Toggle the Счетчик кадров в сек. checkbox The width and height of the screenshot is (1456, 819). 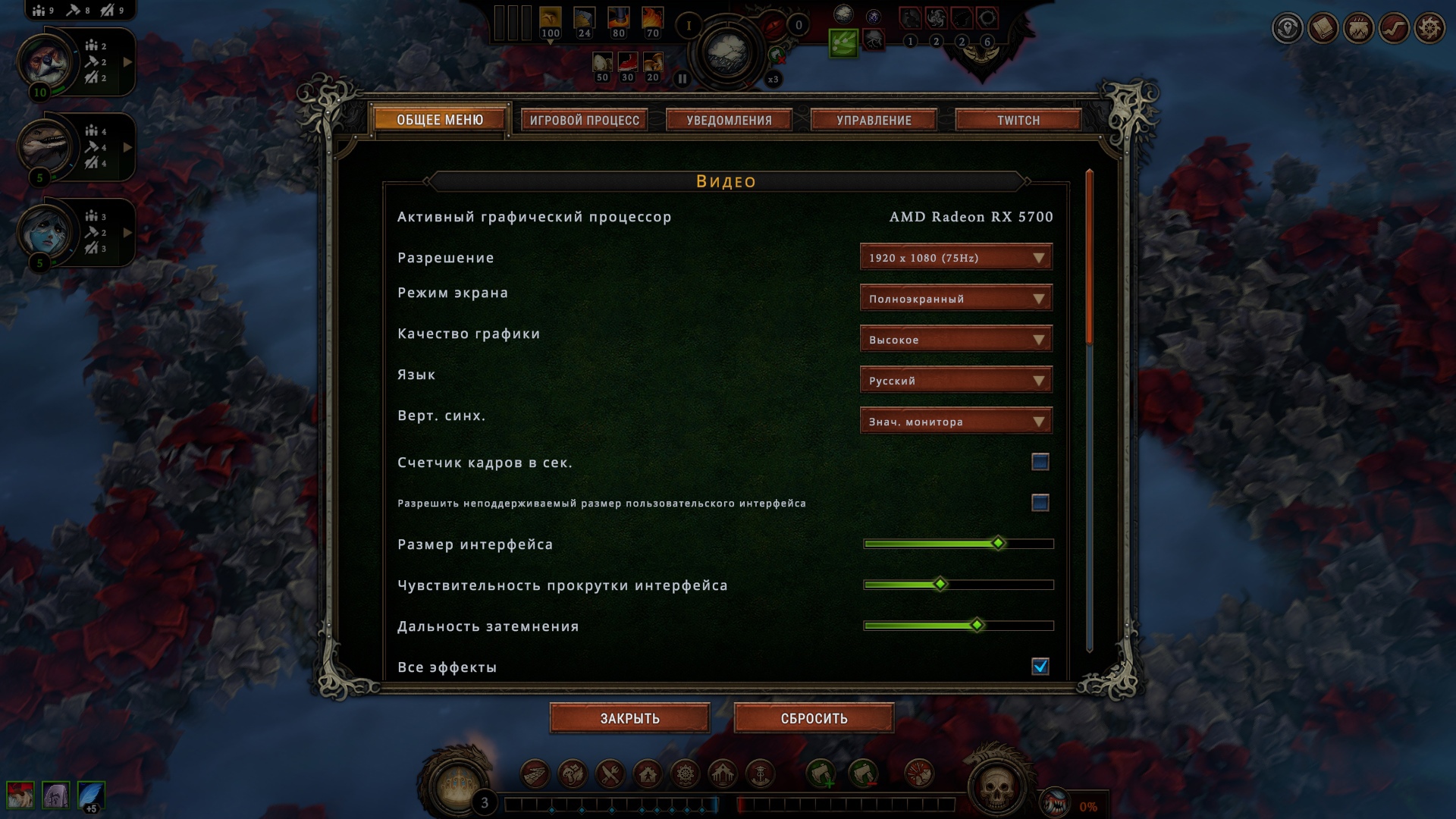[1040, 462]
